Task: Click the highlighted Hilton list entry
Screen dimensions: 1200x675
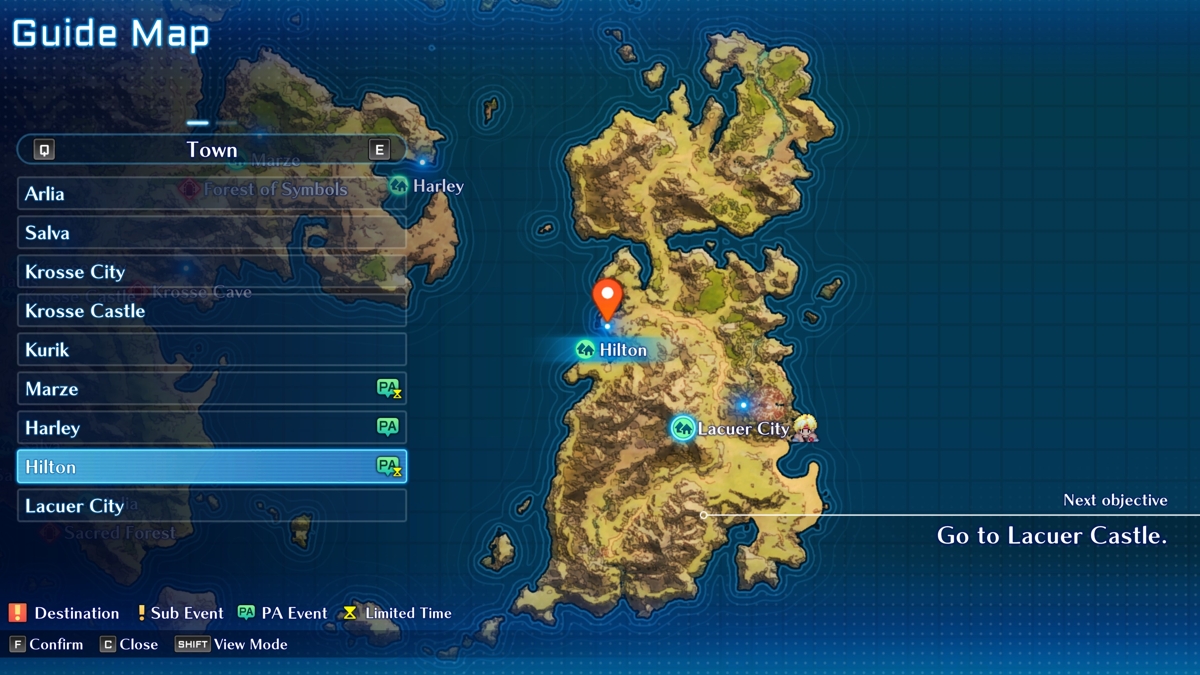Action: [x=212, y=467]
